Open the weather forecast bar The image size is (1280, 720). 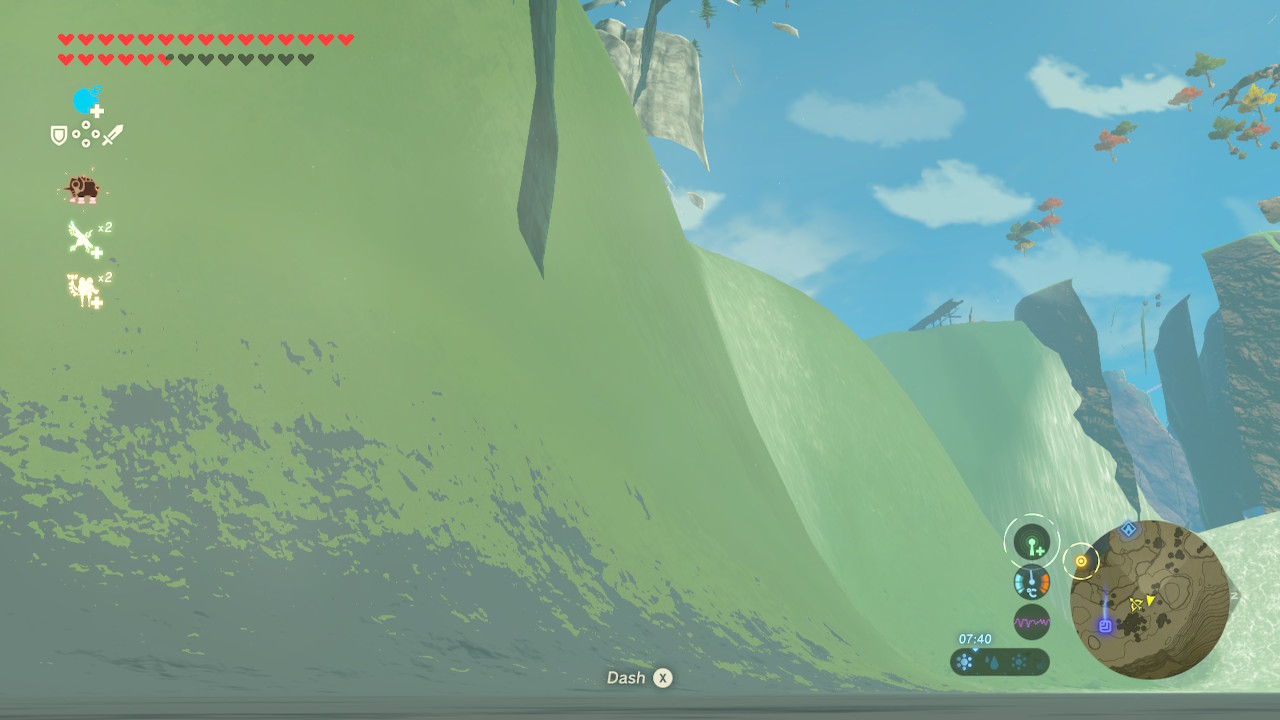(x=999, y=662)
